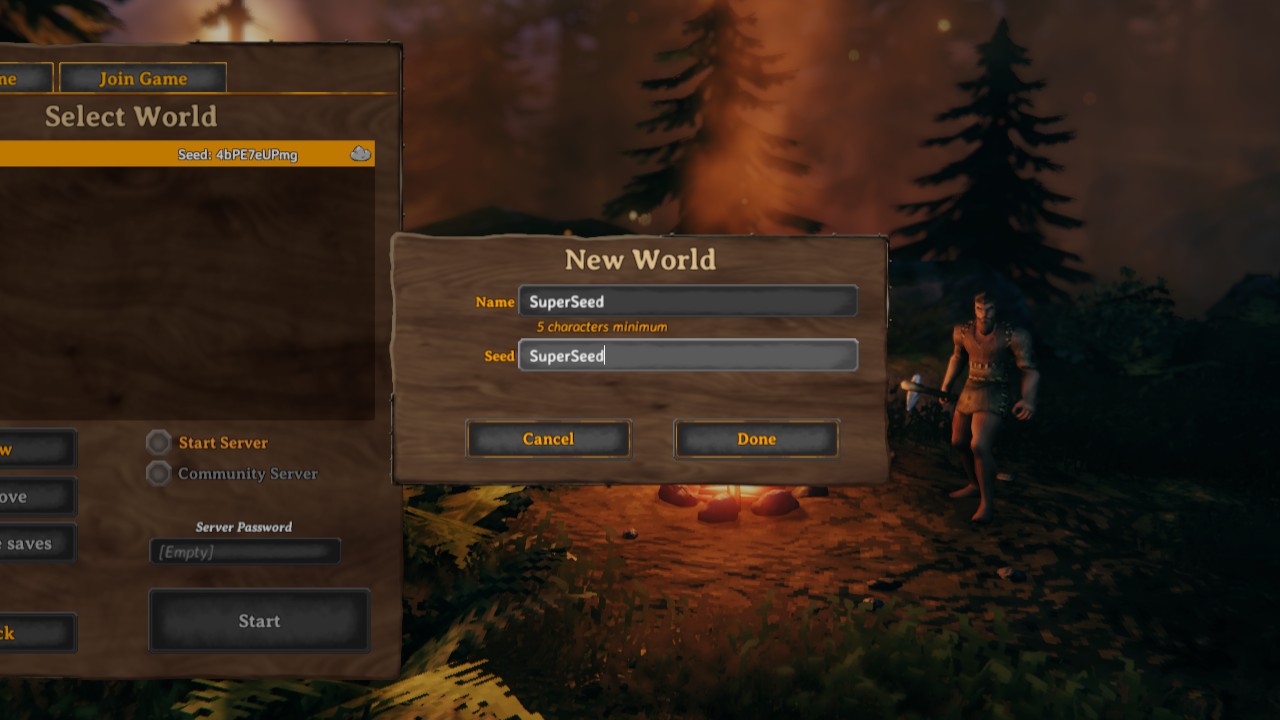Open the Manage saves screen
The width and height of the screenshot is (1280, 720).
pyautogui.click(x=35, y=543)
